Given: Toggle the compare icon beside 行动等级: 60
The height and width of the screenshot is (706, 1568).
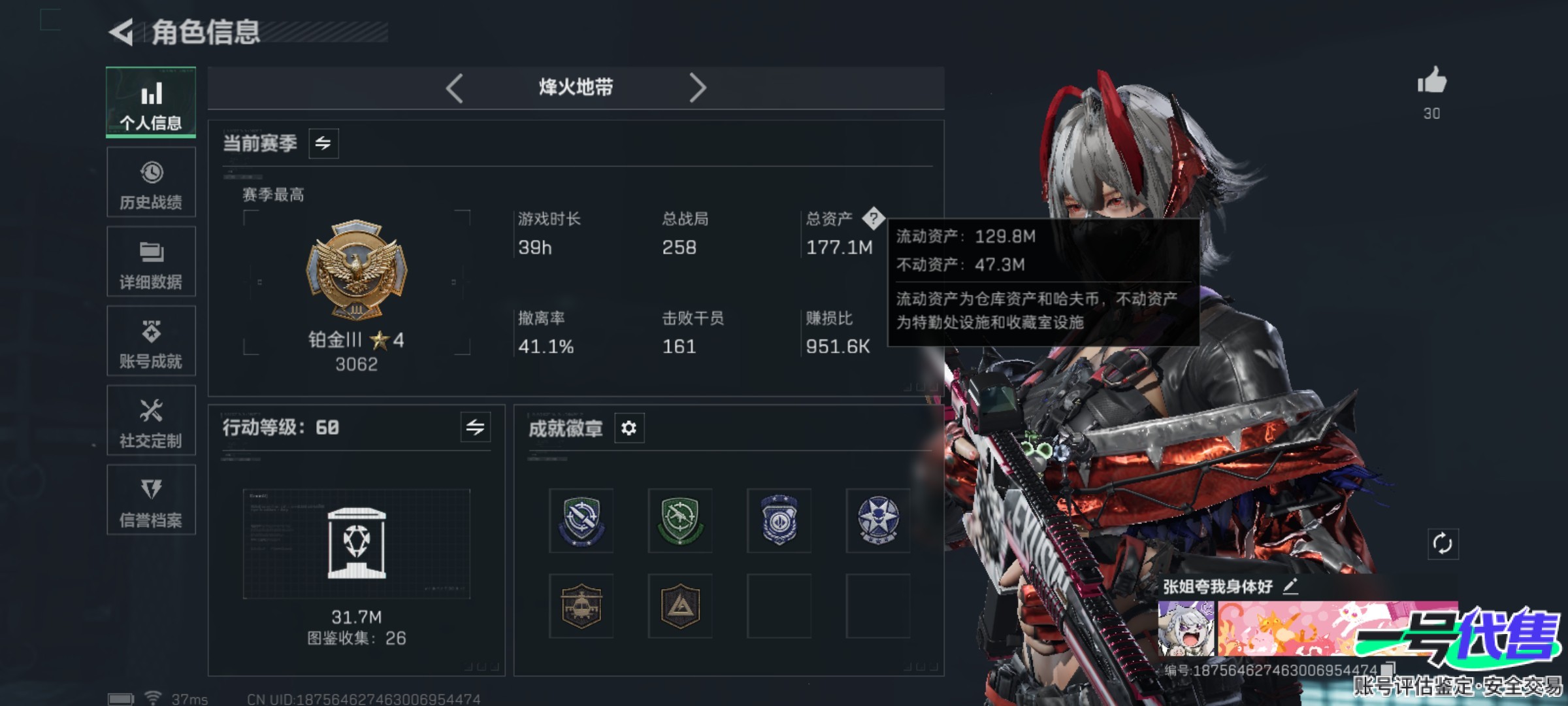Looking at the screenshot, I should coord(476,429).
